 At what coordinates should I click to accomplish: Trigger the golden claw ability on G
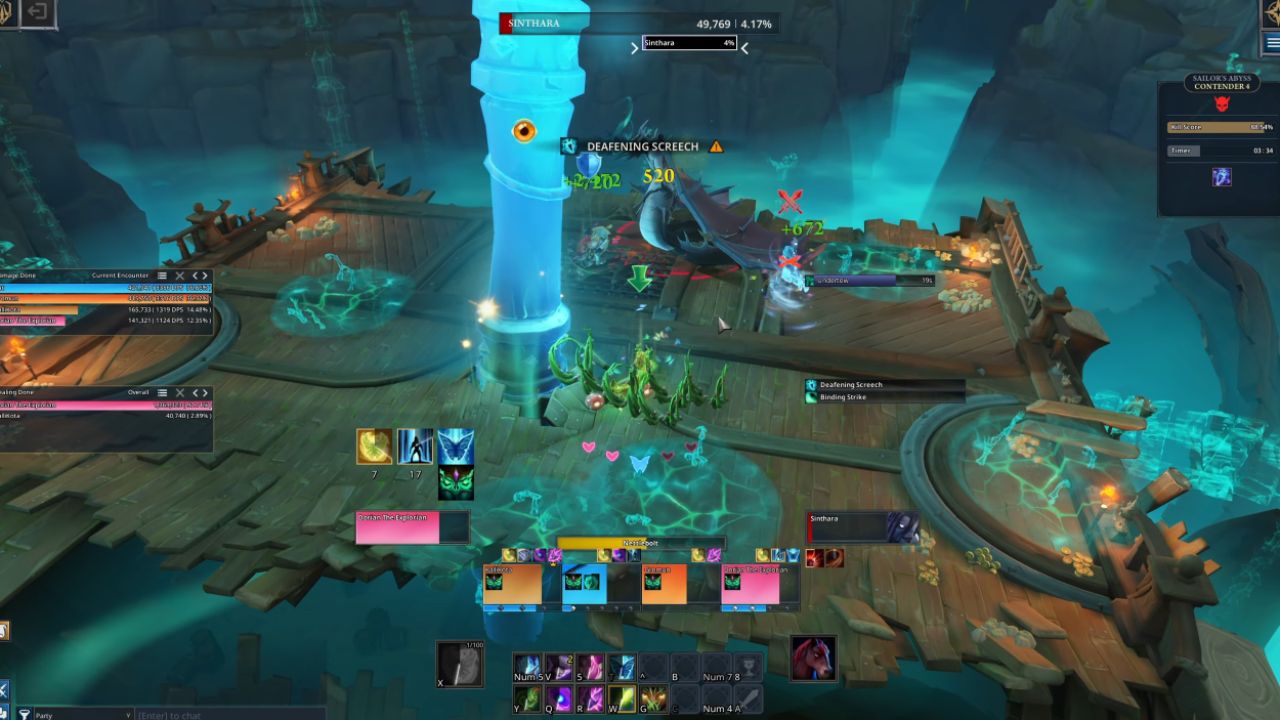point(654,697)
